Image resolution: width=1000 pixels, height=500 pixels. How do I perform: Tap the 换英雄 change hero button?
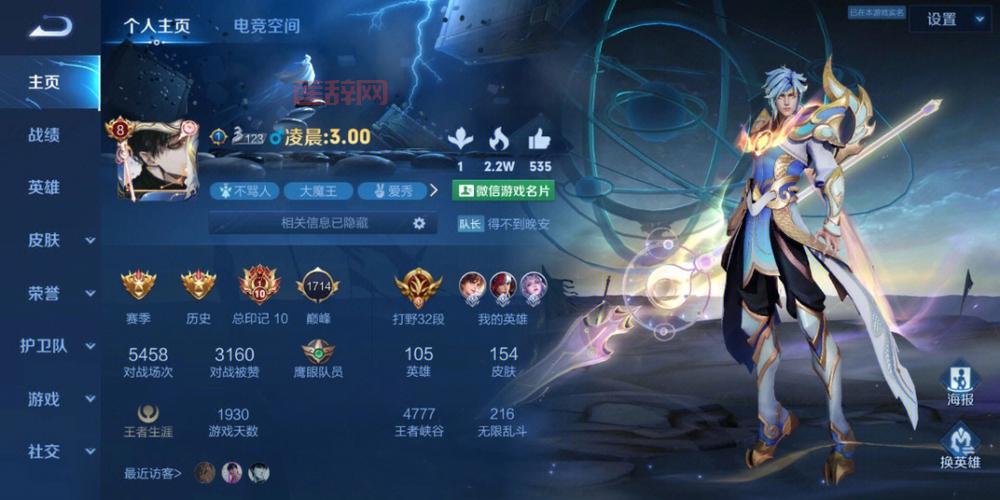(x=960, y=446)
